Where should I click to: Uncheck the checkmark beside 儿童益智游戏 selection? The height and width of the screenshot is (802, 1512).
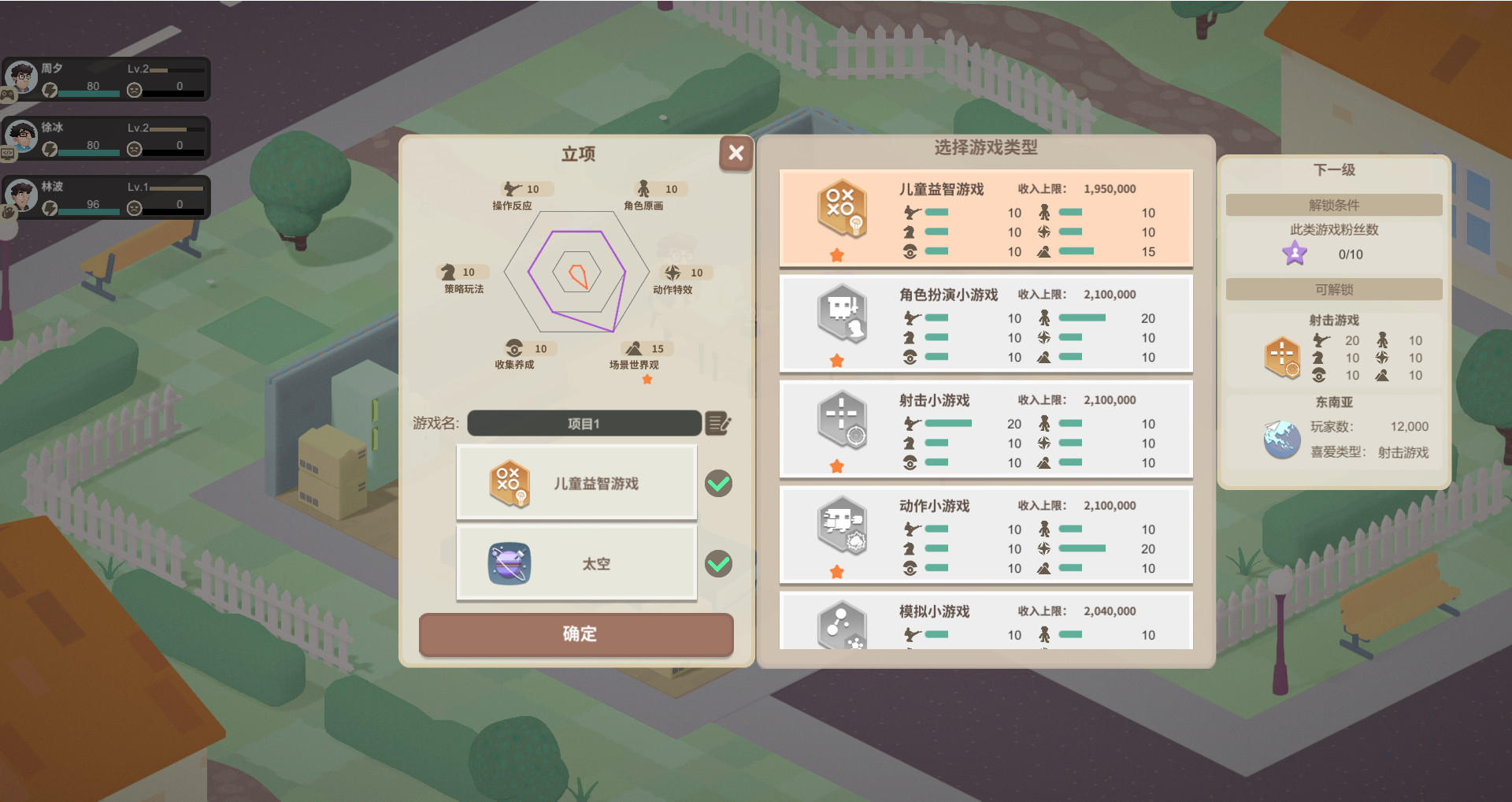click(717, 484)
